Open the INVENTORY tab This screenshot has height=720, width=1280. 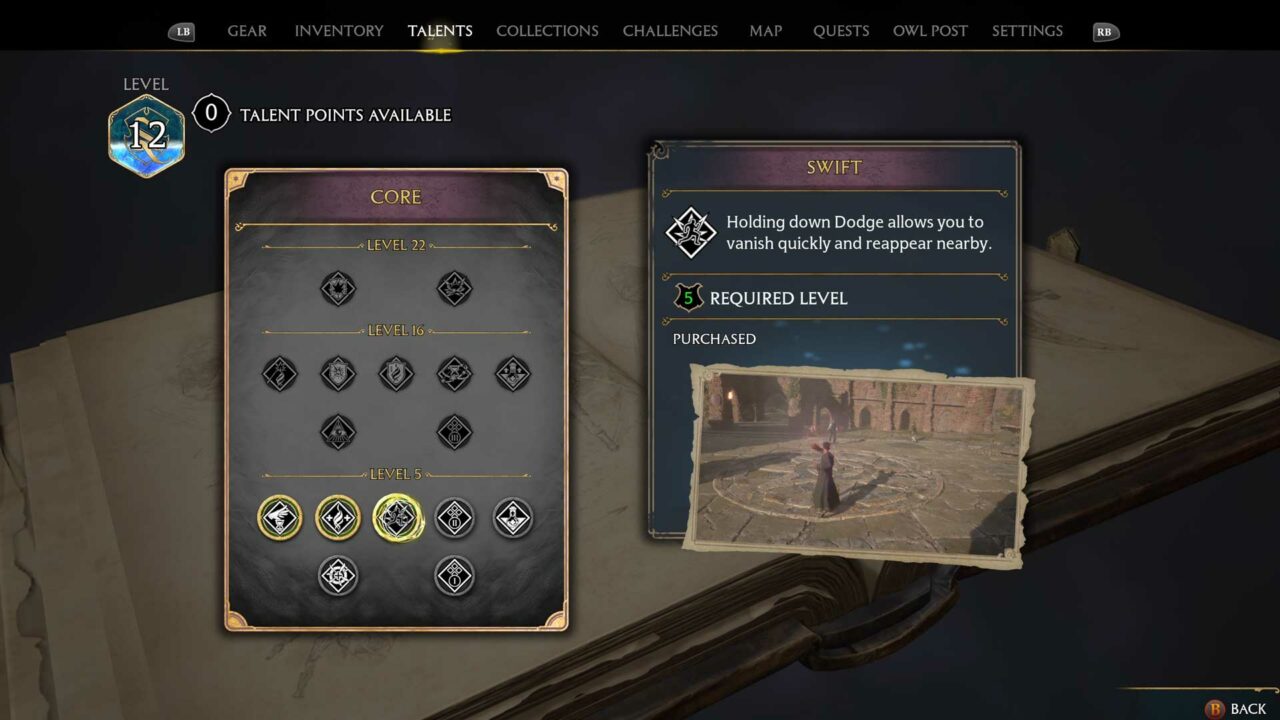point(338,30)
